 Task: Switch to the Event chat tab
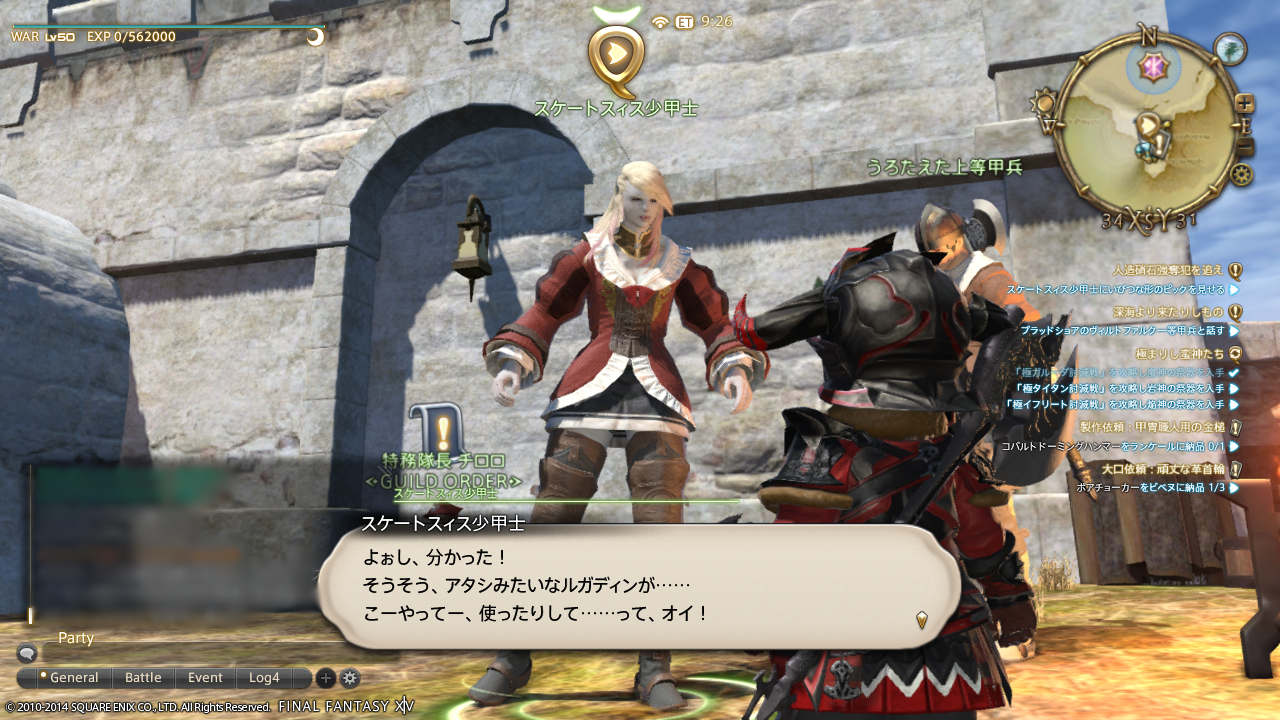pos(205,677)
